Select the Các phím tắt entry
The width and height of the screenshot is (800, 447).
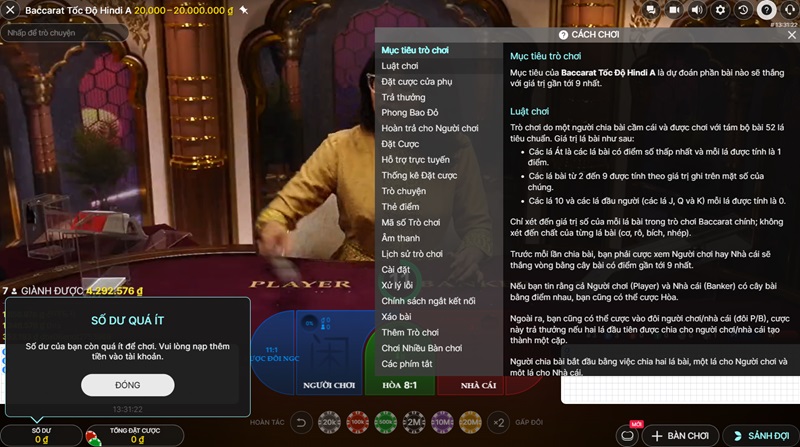coord(407,363)
